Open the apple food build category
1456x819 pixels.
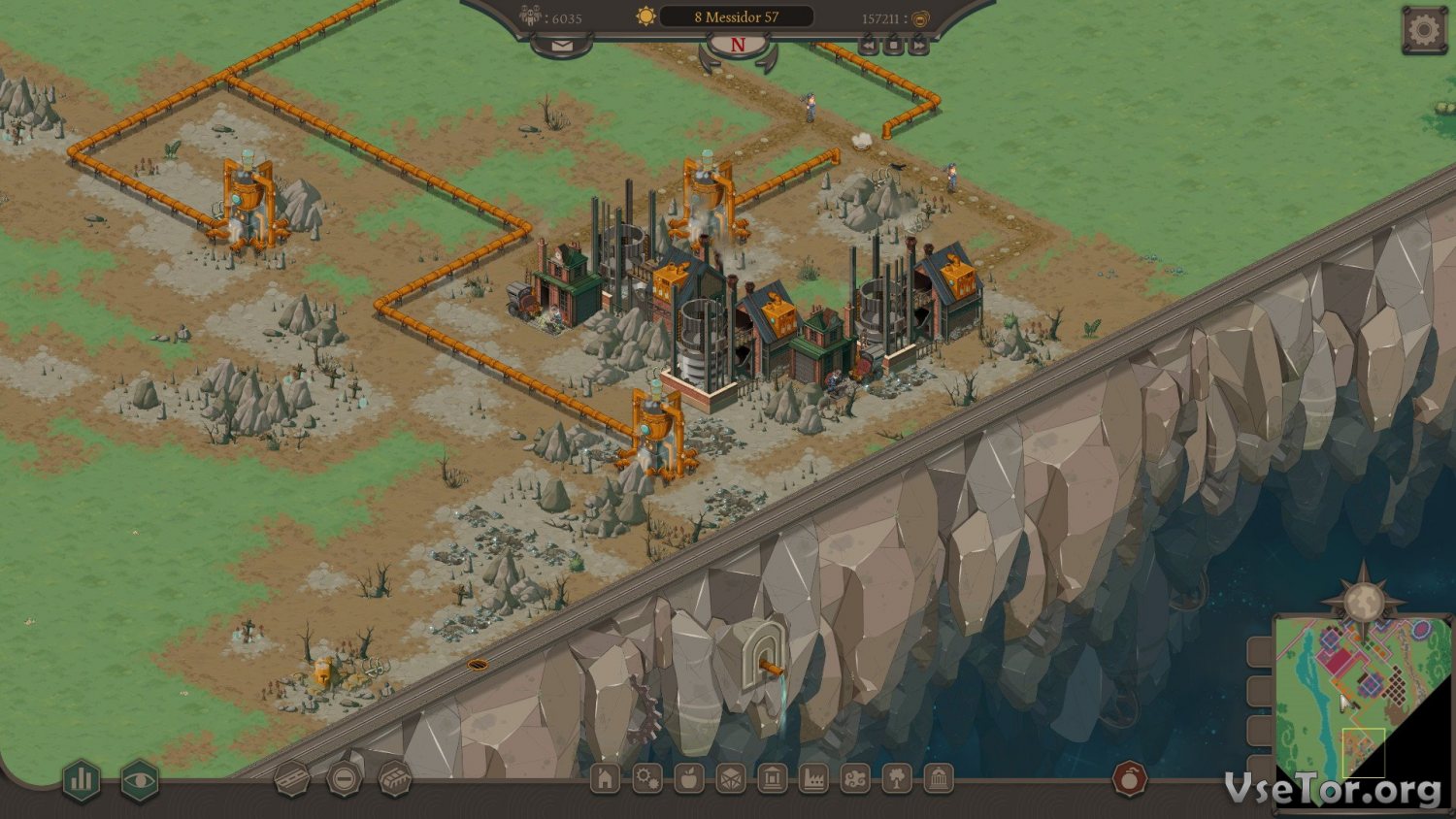pyautogui.click(x=688, y=778)
